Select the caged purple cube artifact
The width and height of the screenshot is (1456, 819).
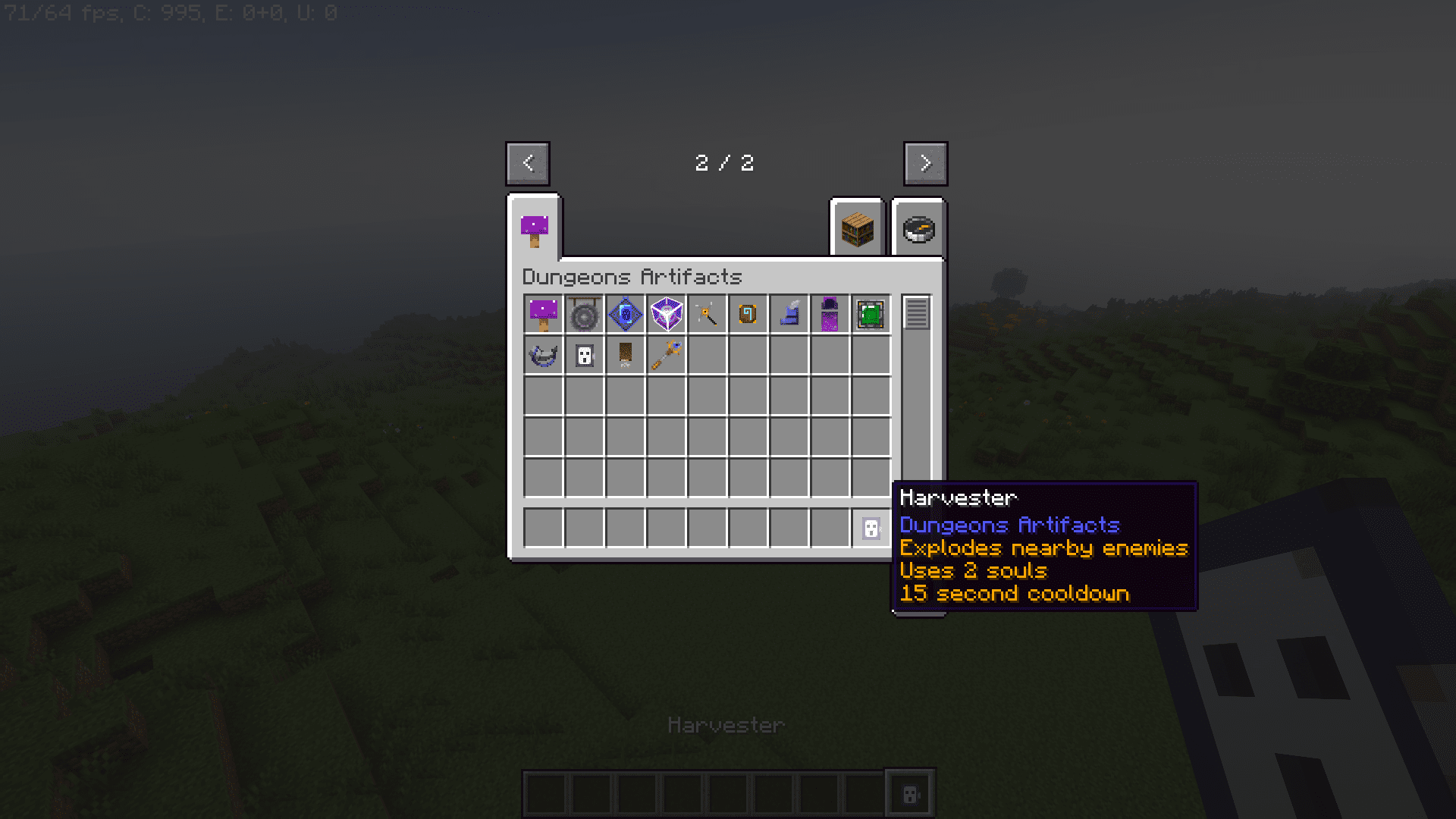click(666, 313)
